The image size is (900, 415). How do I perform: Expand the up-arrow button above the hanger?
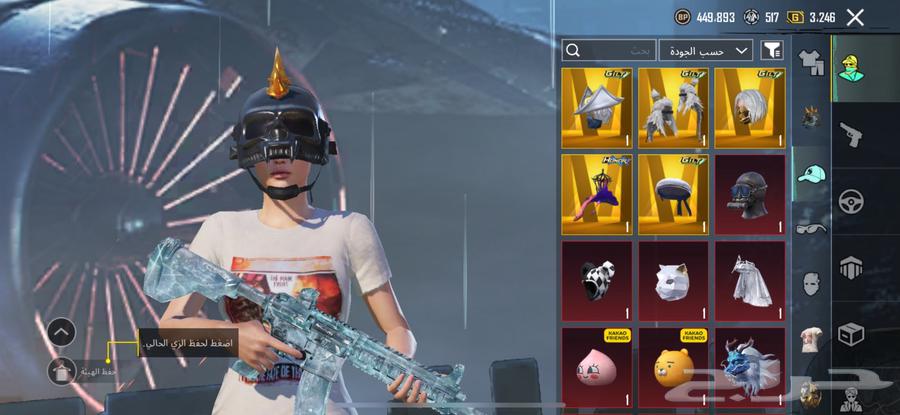point(61,332)
